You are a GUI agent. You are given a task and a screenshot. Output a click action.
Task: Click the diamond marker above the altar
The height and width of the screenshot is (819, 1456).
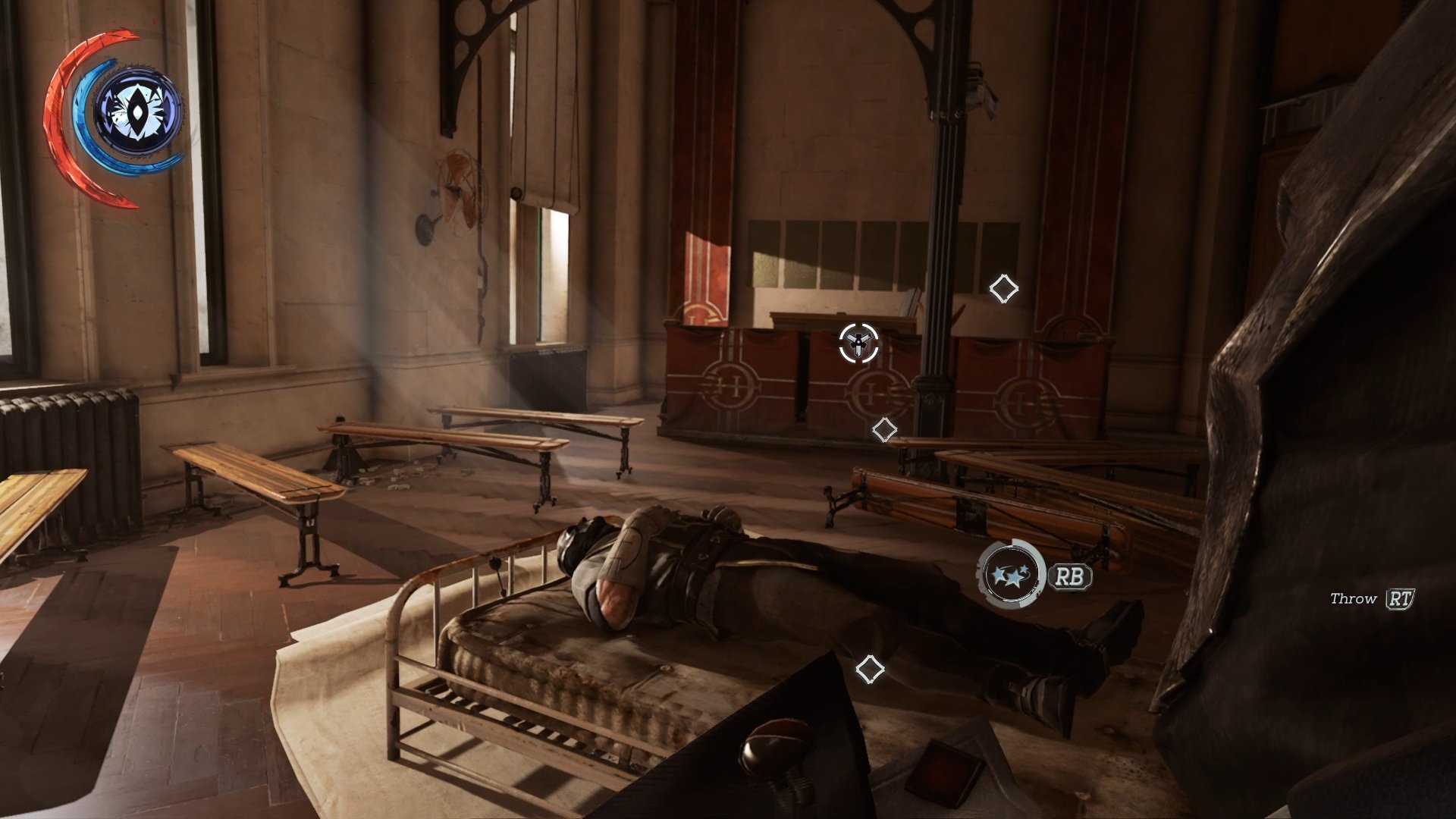click(x=1005, y=288)
